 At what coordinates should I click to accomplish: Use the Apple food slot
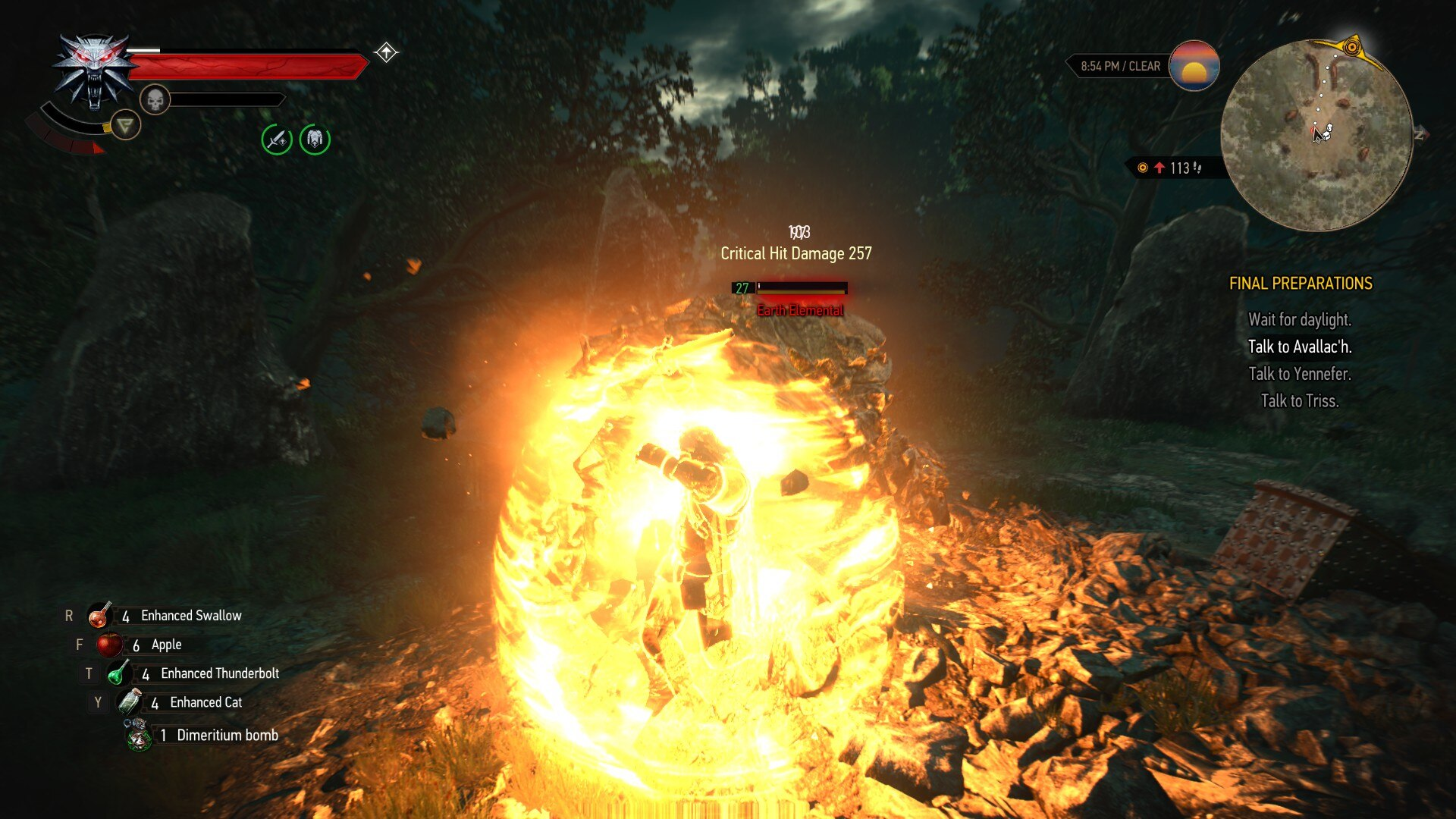109,645
